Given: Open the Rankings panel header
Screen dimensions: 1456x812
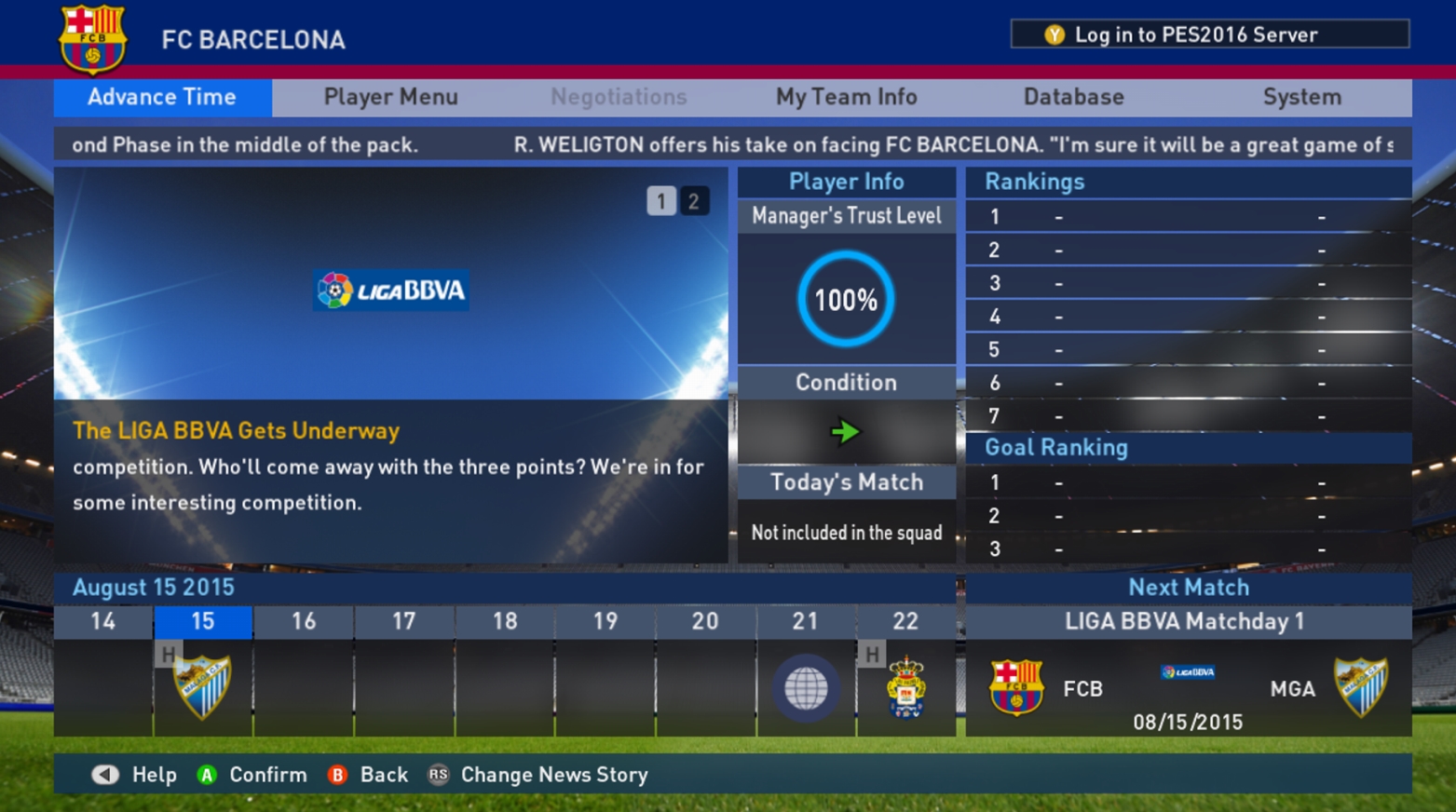Looking at the screenshot, I should (x=1034, y=182).
